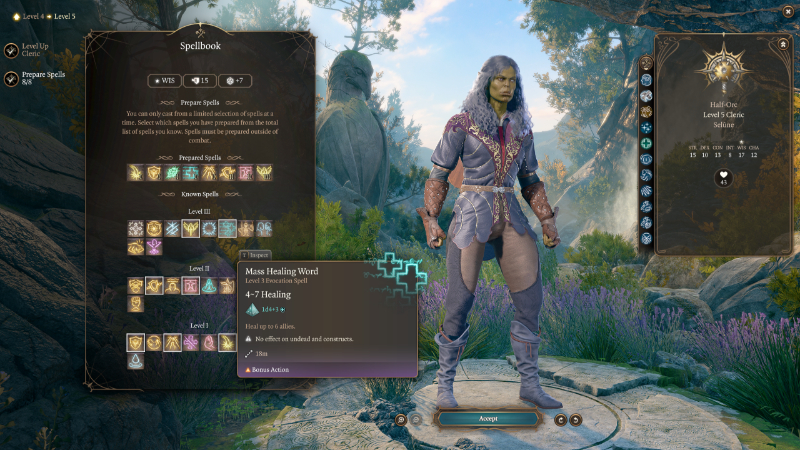
Task: Click the water drop Level I spell
Action: click(136, 361)
